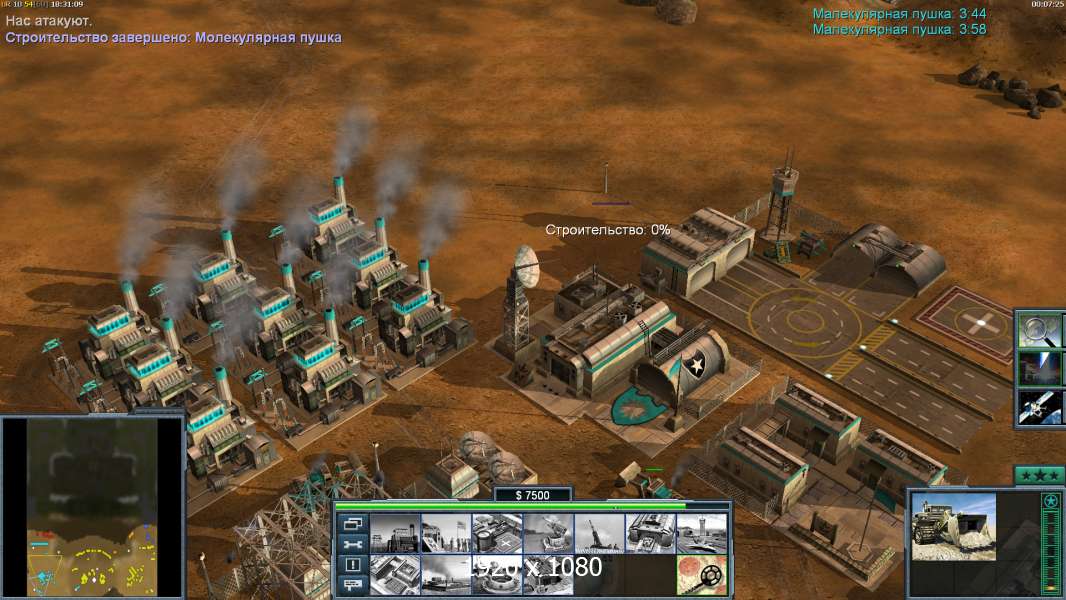Choose the missile launcher build icon
The image size is (1066, 600).
click(599, 534)
